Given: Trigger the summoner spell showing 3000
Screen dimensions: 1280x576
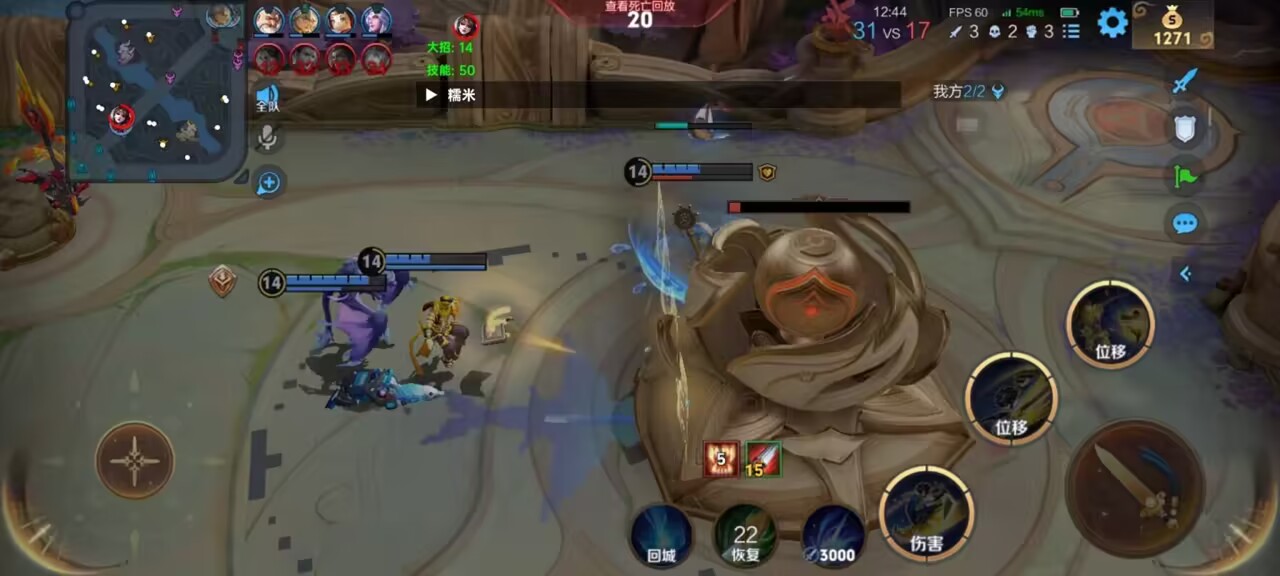Looking at the screenshot, I should click(833, 534).
